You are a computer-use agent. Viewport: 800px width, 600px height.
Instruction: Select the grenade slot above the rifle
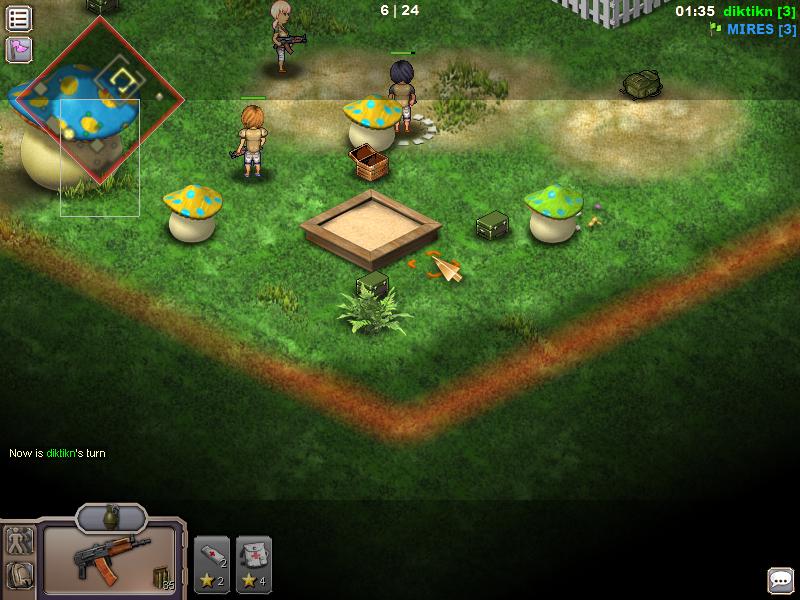coord(111,518)
